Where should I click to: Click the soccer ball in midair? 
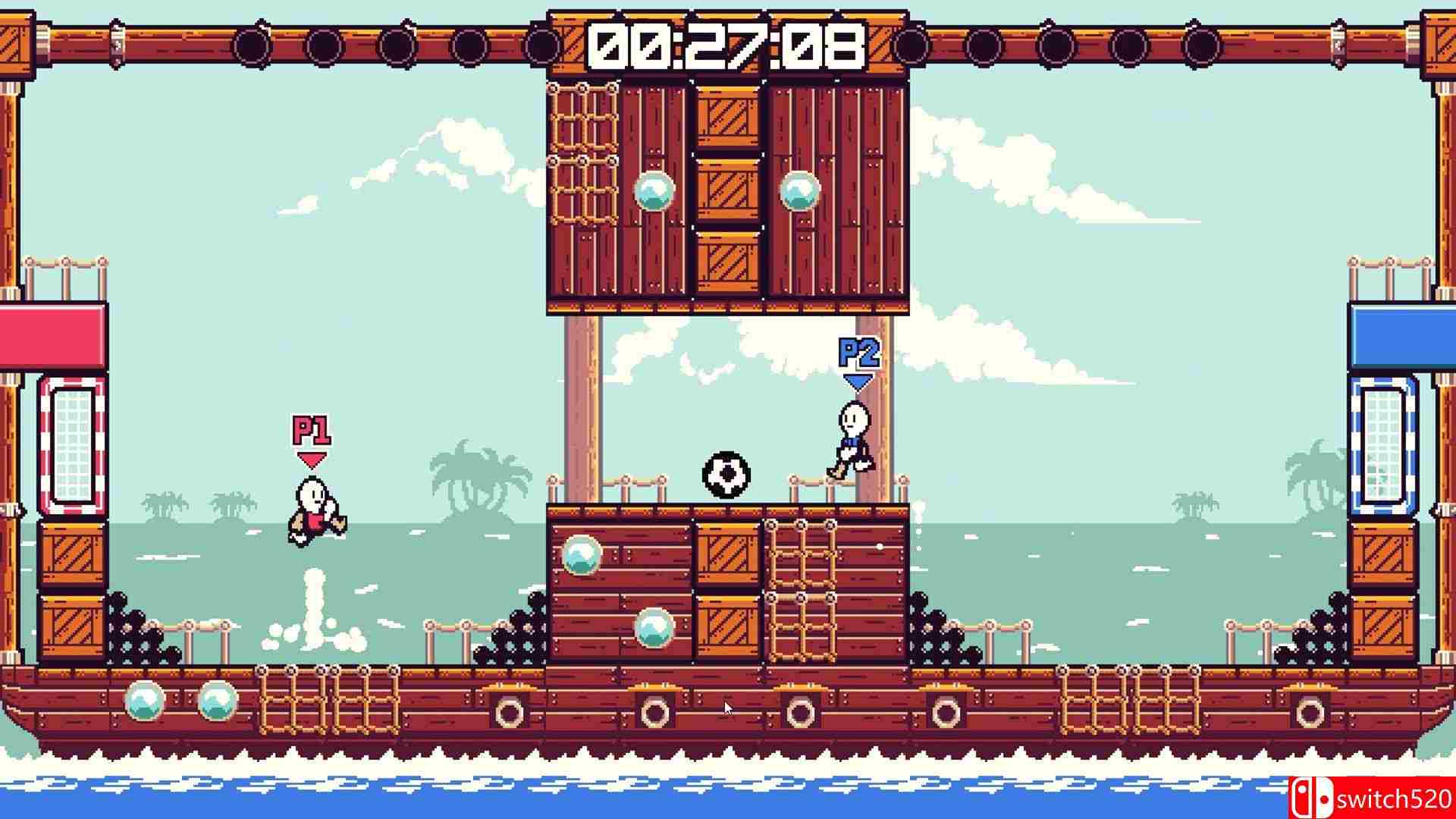726,474
